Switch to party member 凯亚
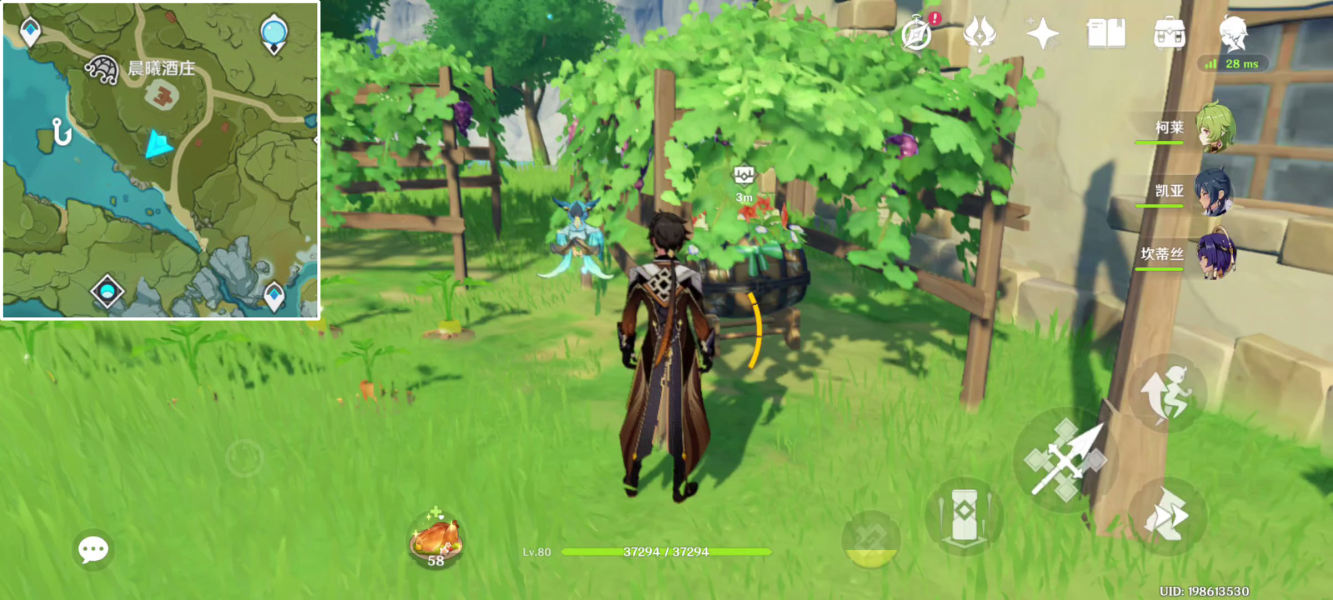 (x=1213, y=191)
